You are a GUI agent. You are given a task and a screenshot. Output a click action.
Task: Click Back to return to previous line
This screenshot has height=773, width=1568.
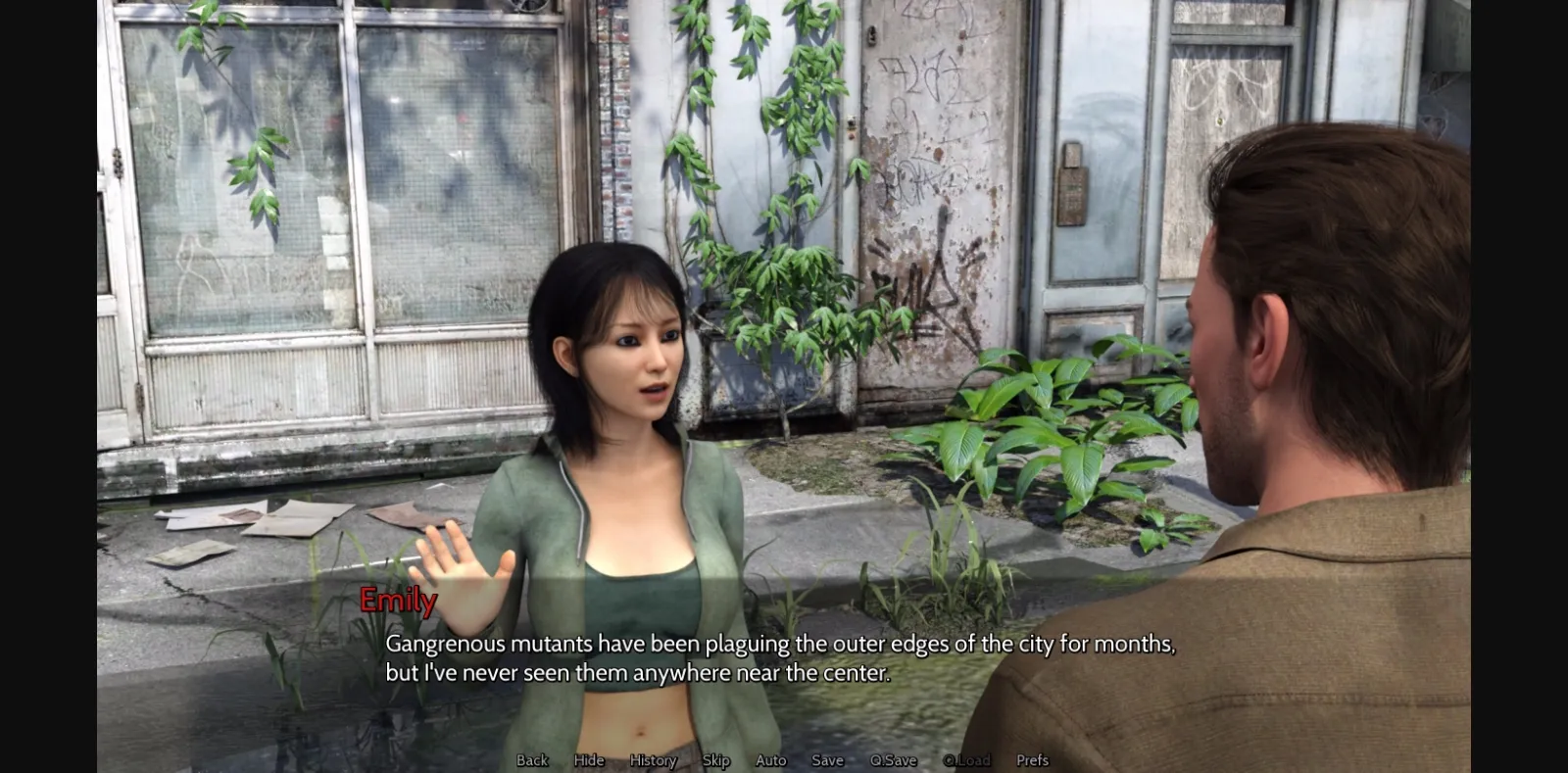530,759
